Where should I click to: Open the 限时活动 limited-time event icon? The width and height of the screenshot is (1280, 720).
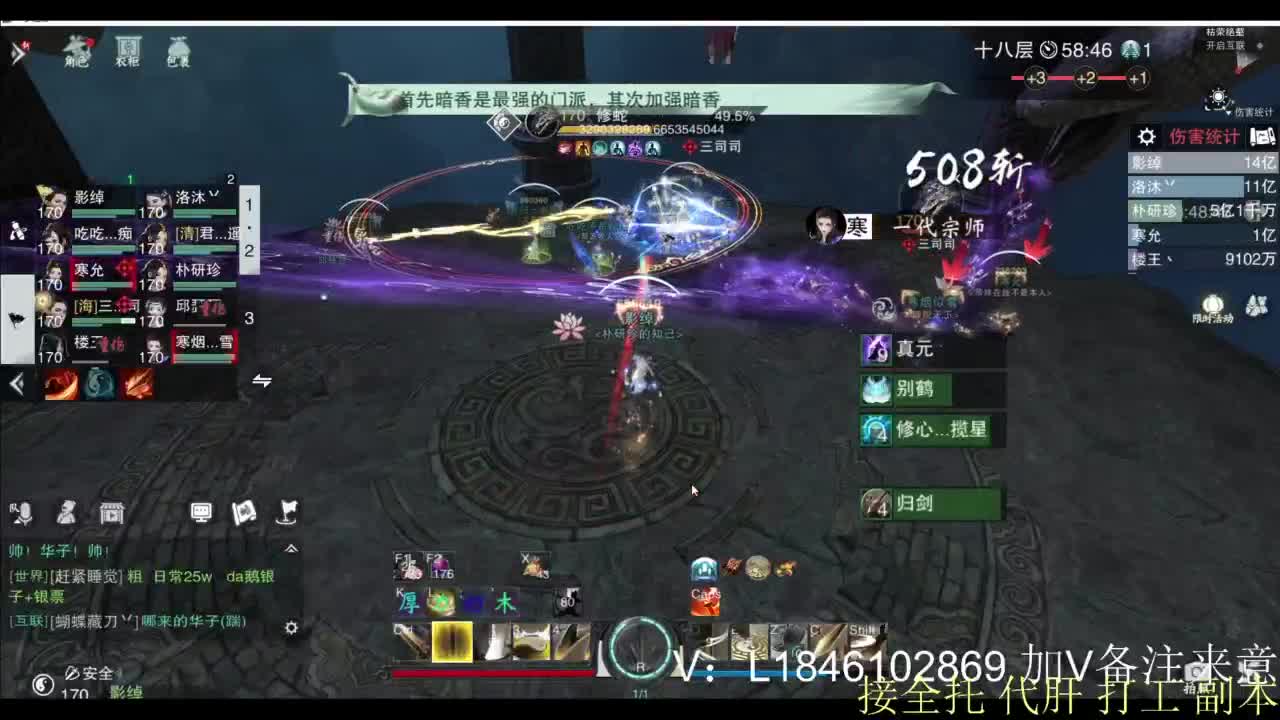pyautogui.click(x=1213, y=305)
